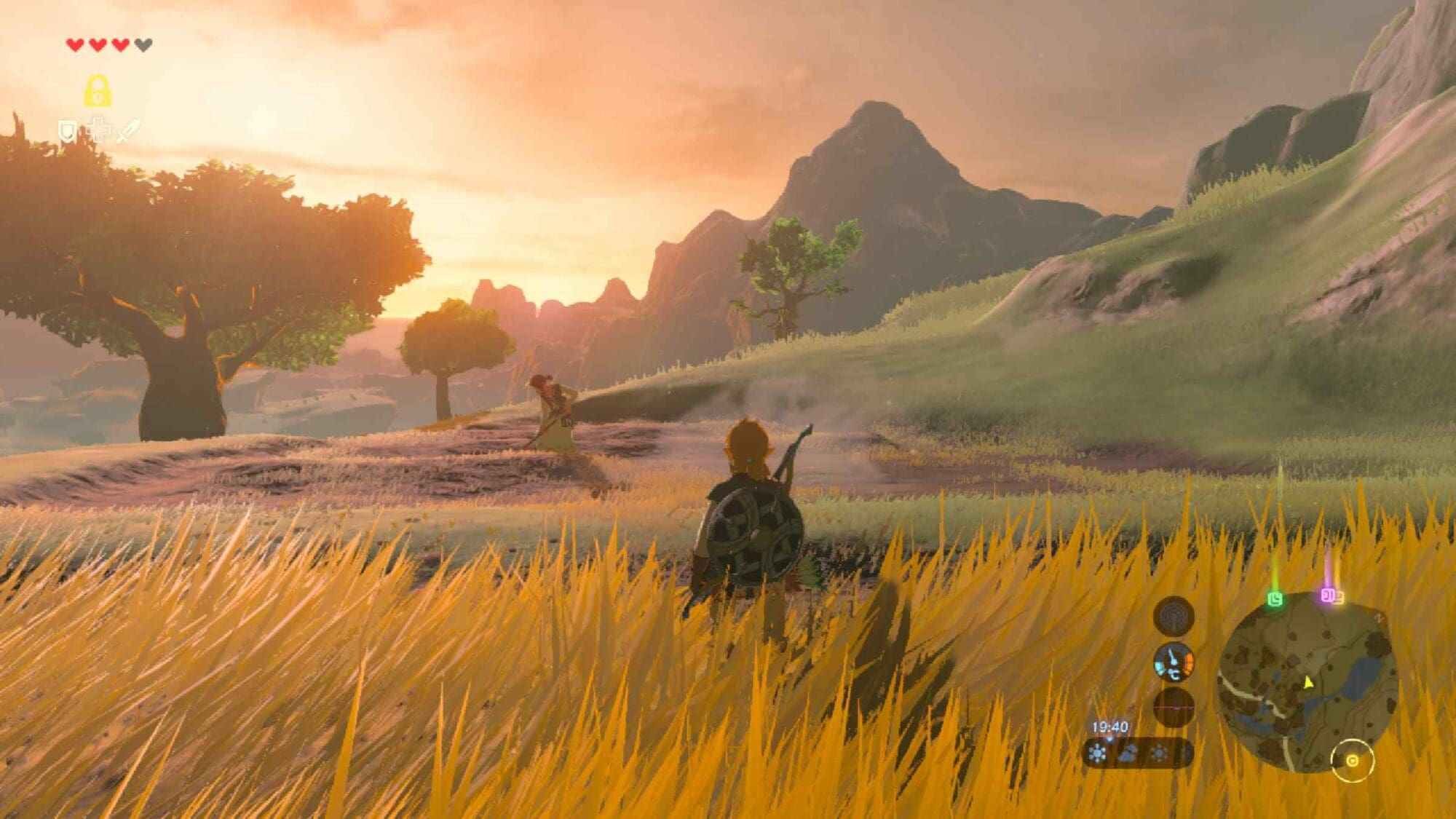Select the shield quick-equip icon

click(68, 132)
